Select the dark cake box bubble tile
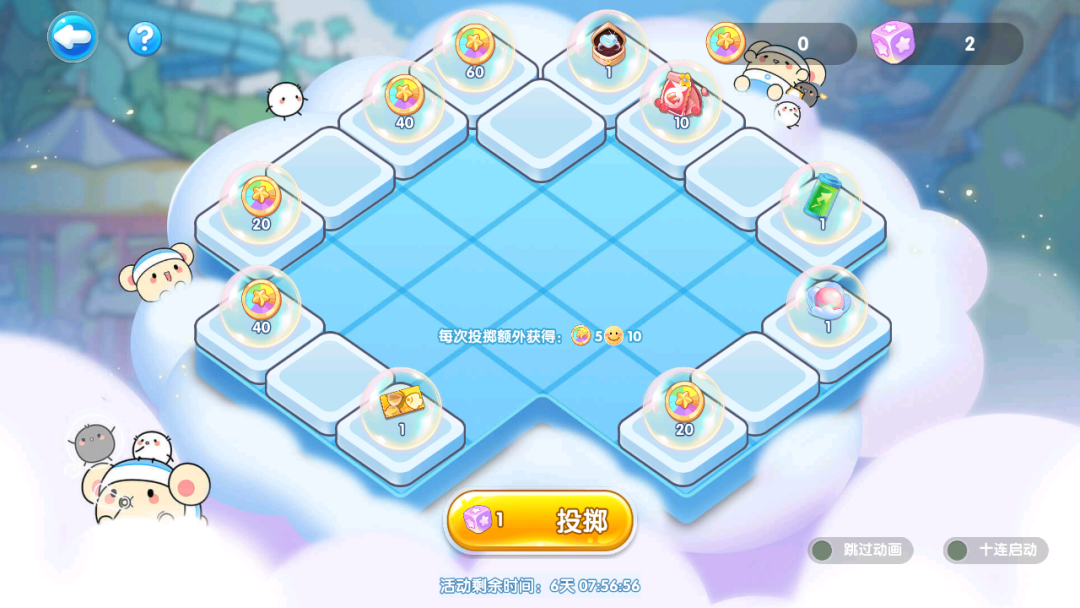Viewport: 1080px width, 608px height. coord(608,47)
